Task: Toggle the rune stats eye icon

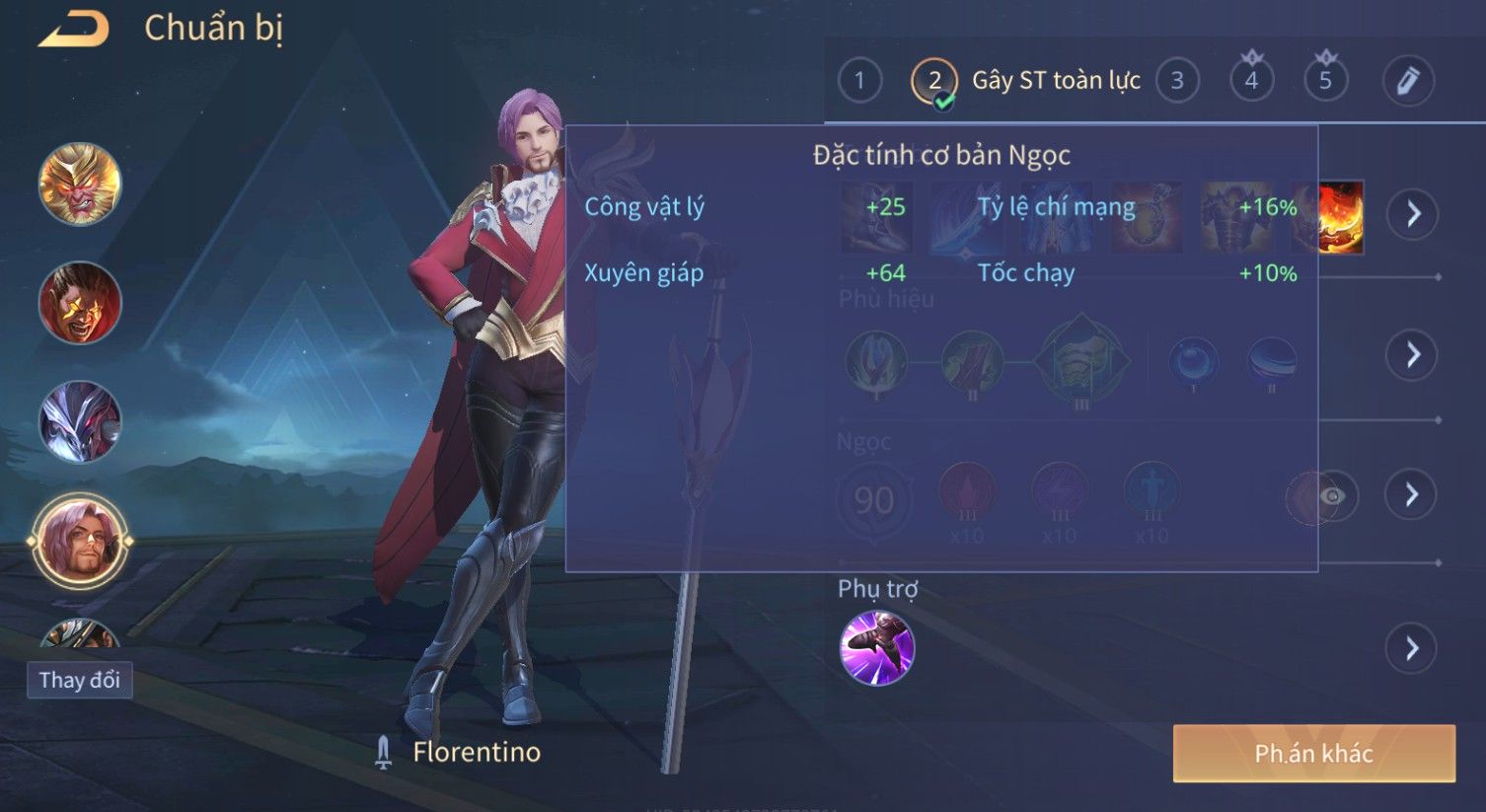Action: click(1331, 495)
